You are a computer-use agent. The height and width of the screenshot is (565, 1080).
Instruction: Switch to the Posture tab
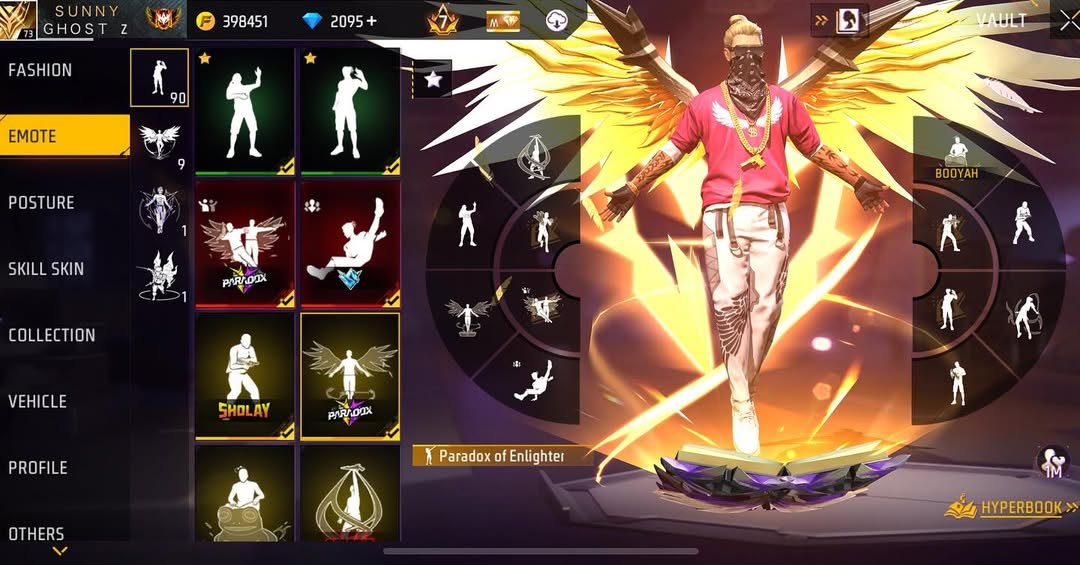pos(41,203)
